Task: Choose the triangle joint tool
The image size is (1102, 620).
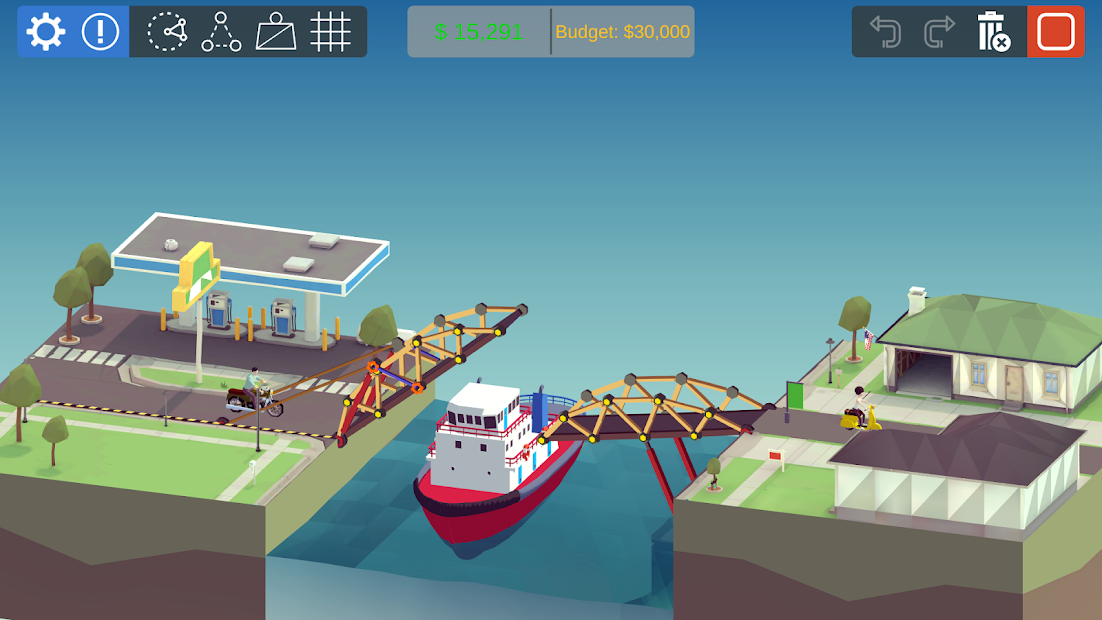Action: tap(221, 32)
